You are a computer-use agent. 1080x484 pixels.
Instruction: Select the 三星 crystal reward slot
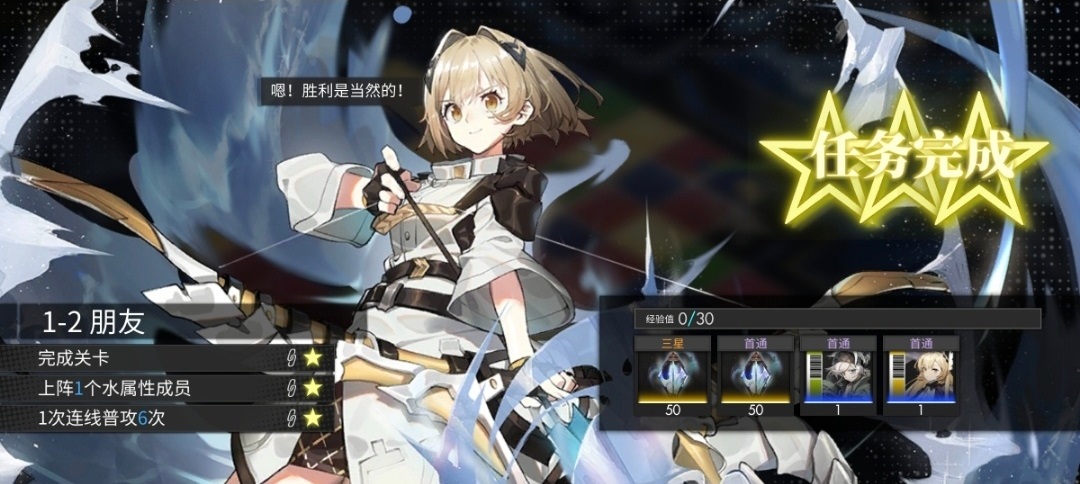pos(673,377)
